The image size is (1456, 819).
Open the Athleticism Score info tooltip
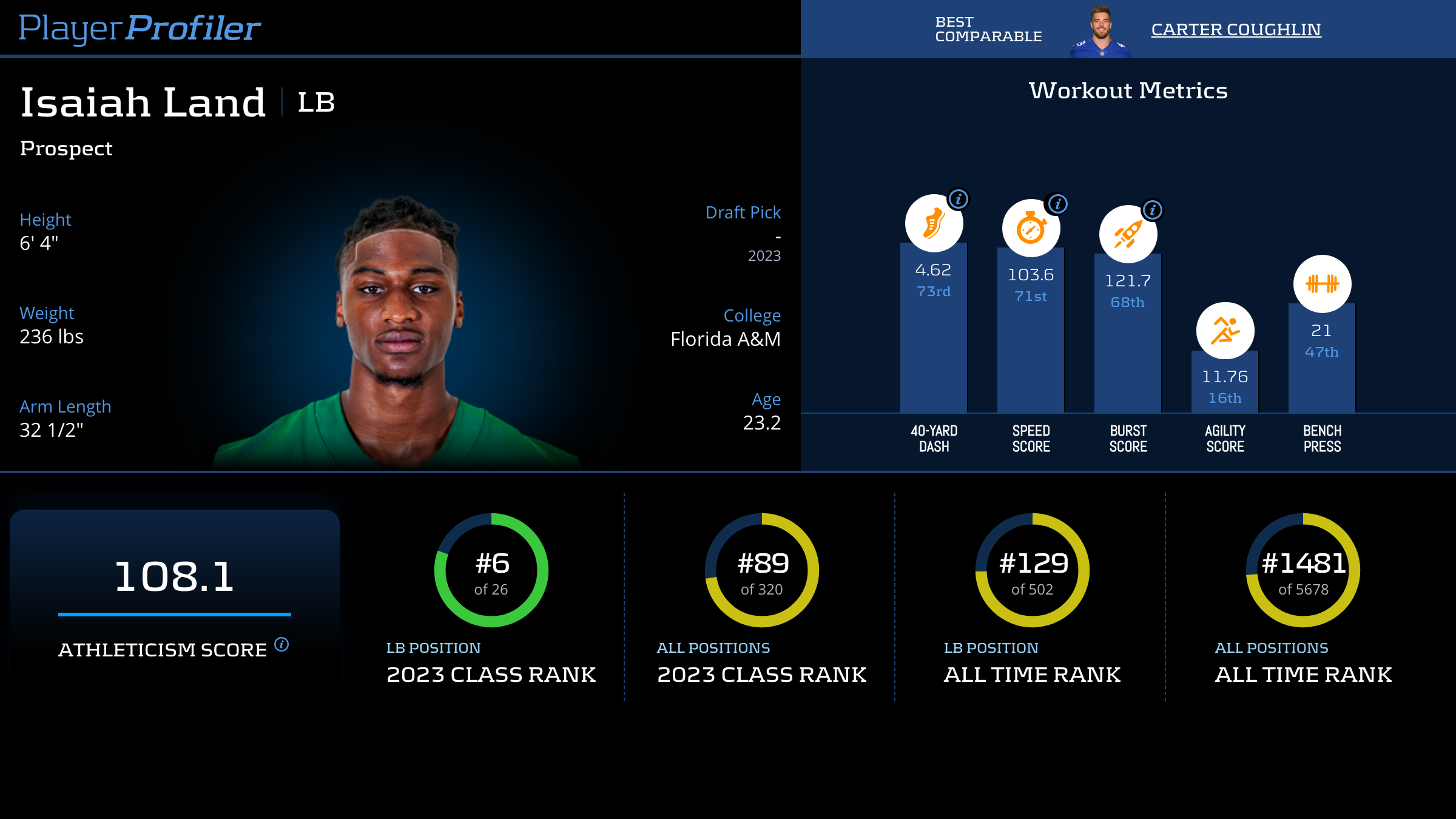coord(281,644)
